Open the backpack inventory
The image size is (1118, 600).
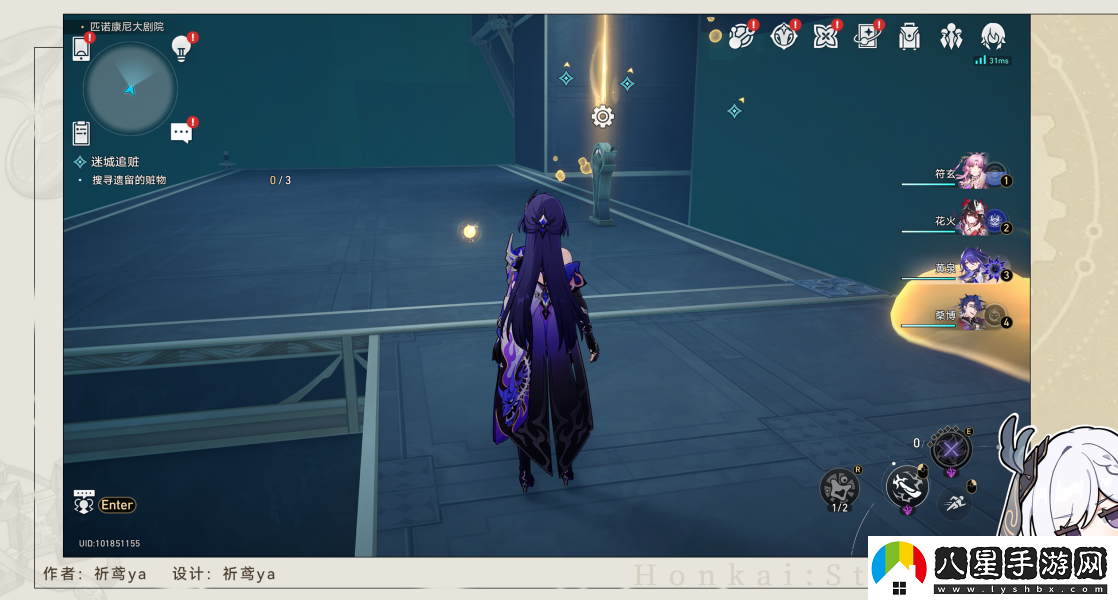908,37
